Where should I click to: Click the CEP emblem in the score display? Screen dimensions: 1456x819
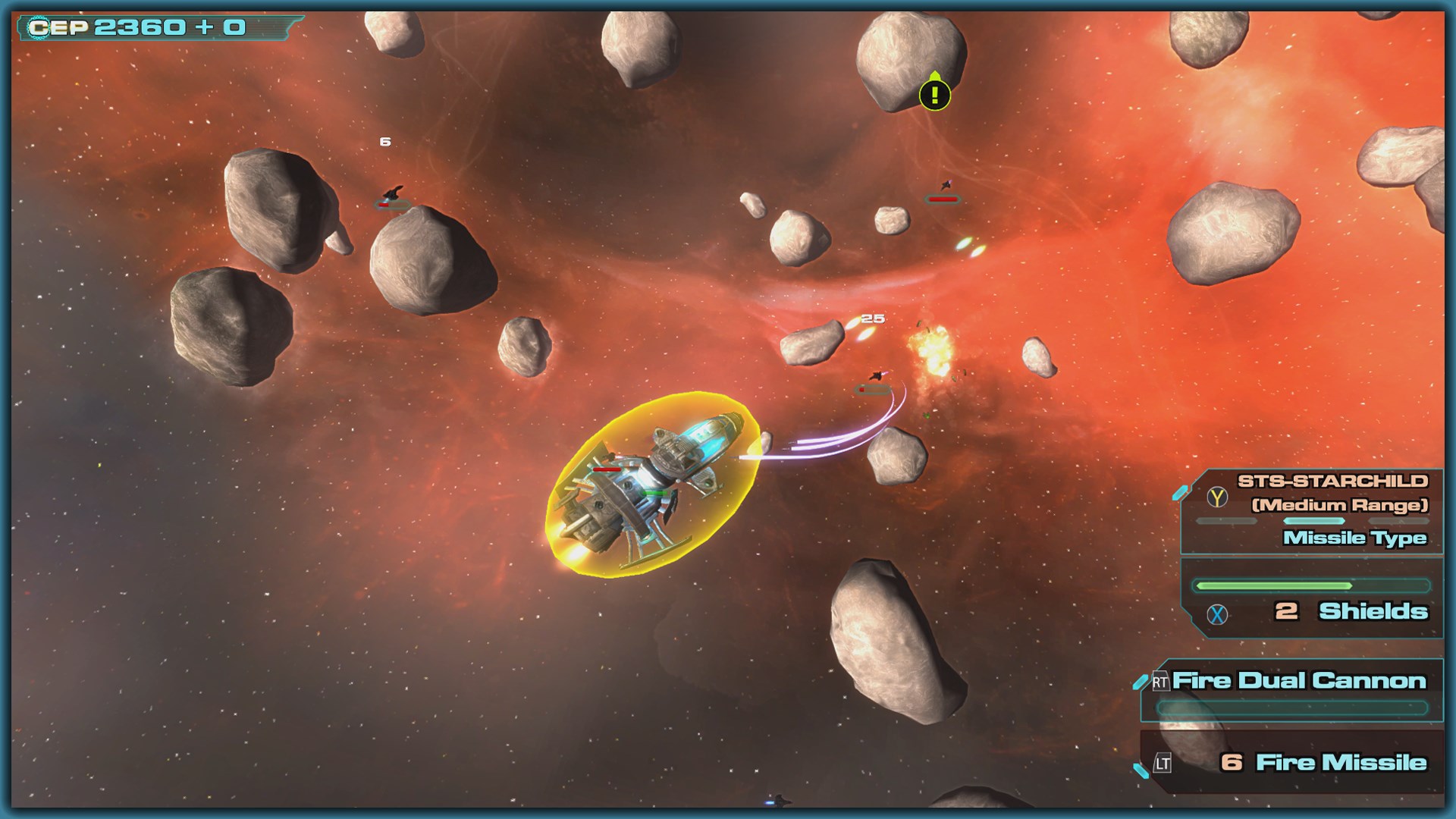tap(37, 28)
